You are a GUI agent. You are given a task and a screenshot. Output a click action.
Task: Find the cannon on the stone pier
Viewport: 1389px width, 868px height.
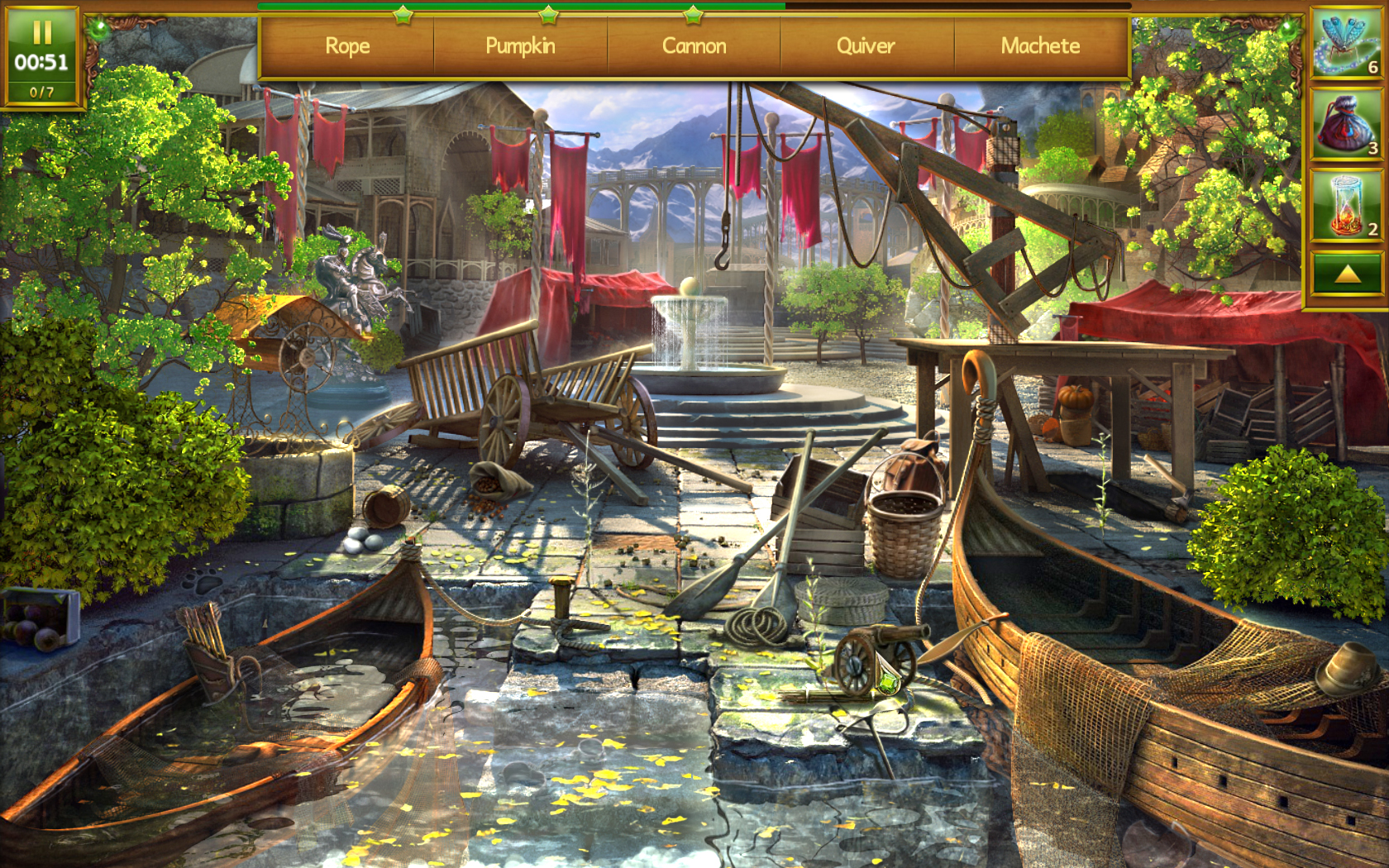click(x=885, y=645)
